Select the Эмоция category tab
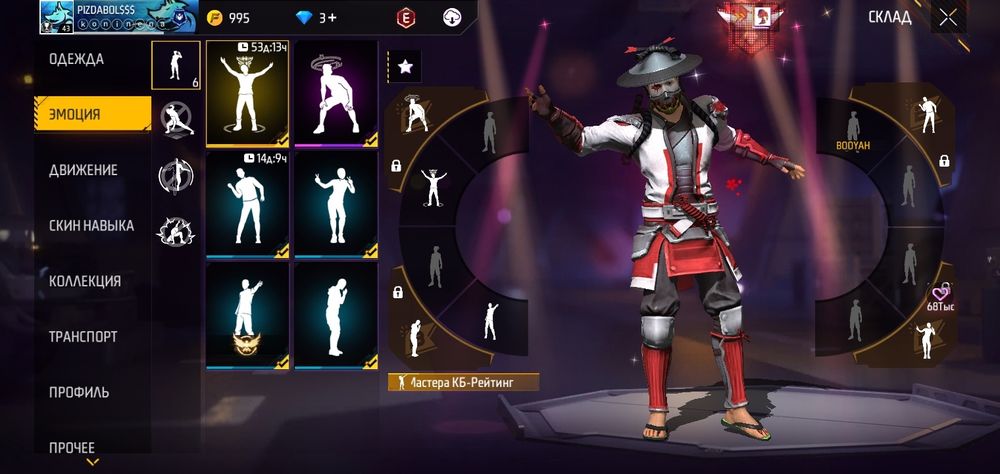Image resolution: width=1000 pixels, height=474 pixels. click(77, 114)
